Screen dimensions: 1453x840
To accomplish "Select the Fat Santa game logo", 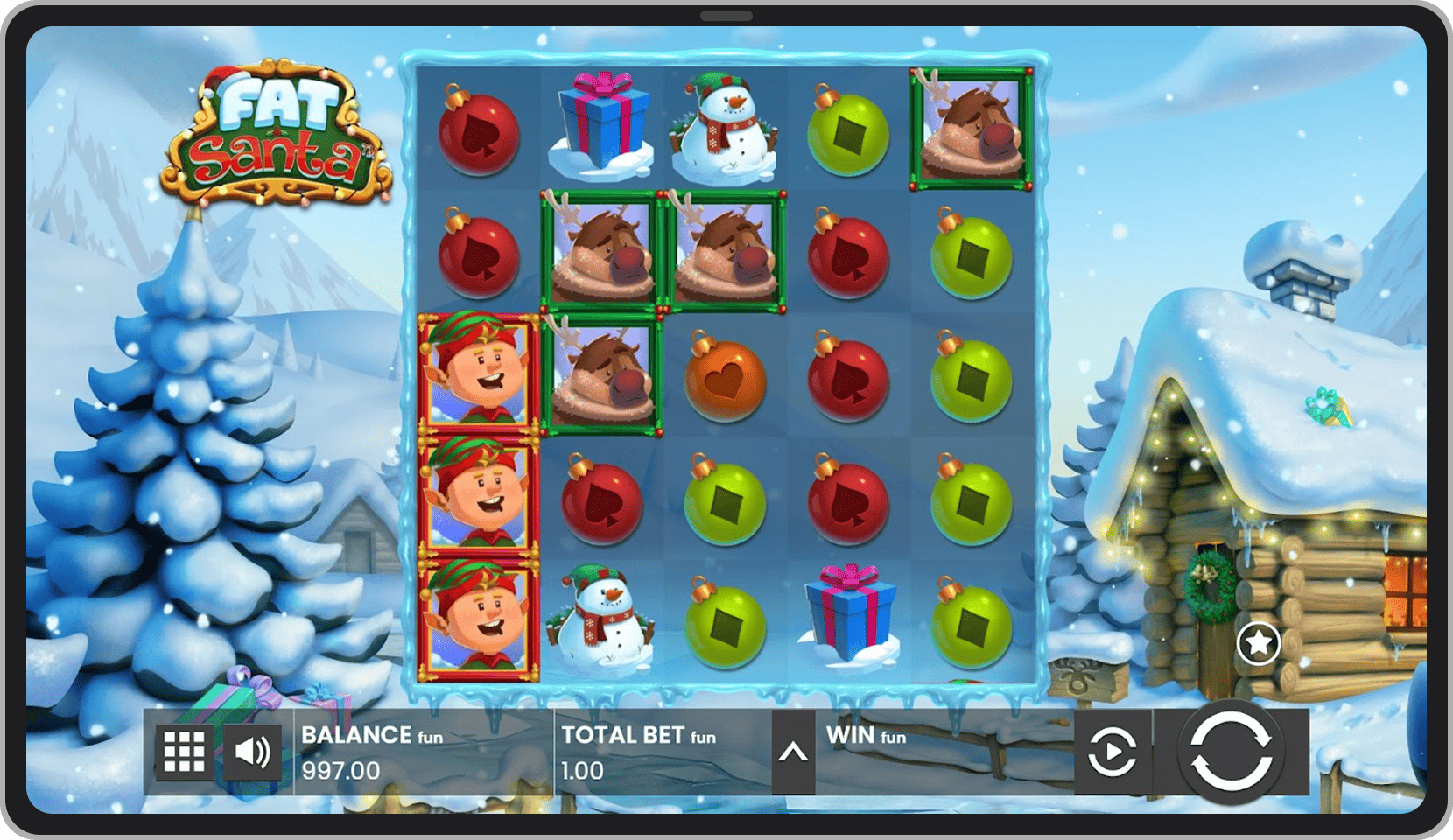I will (x=280, y=131).
